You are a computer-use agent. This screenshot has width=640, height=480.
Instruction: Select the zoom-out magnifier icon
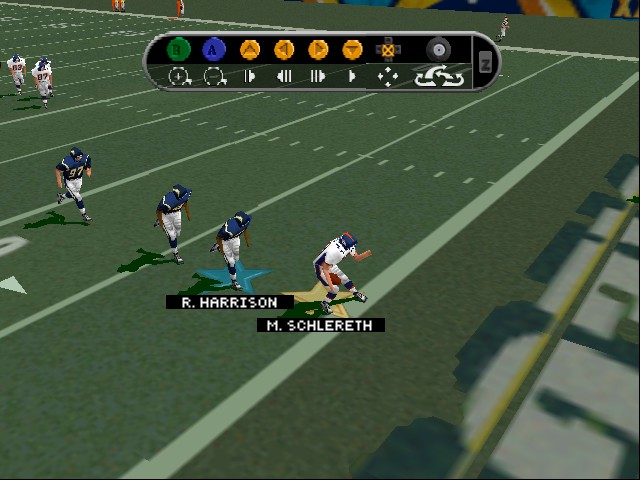213,76
